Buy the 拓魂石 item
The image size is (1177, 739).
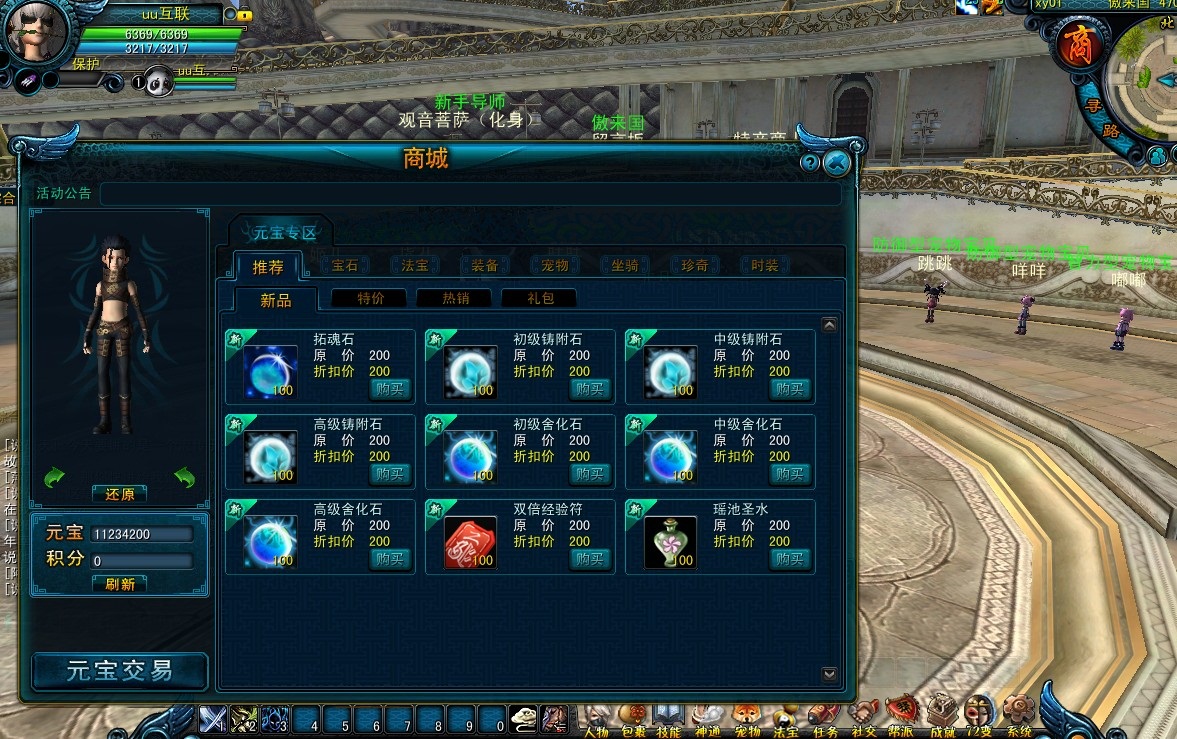coord(390,389)
